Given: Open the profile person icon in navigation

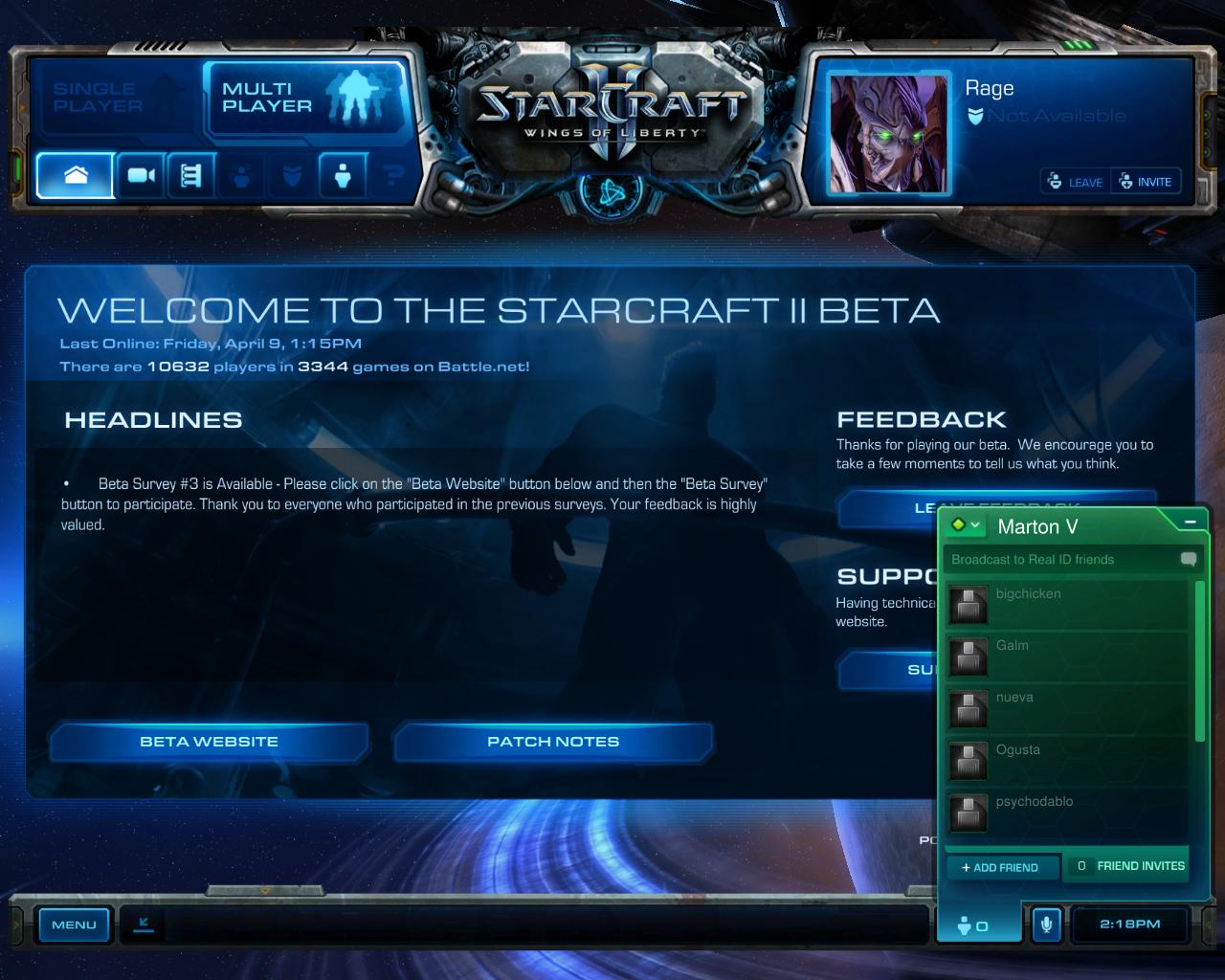Looking at the screenshot, I should pos(343,175).
